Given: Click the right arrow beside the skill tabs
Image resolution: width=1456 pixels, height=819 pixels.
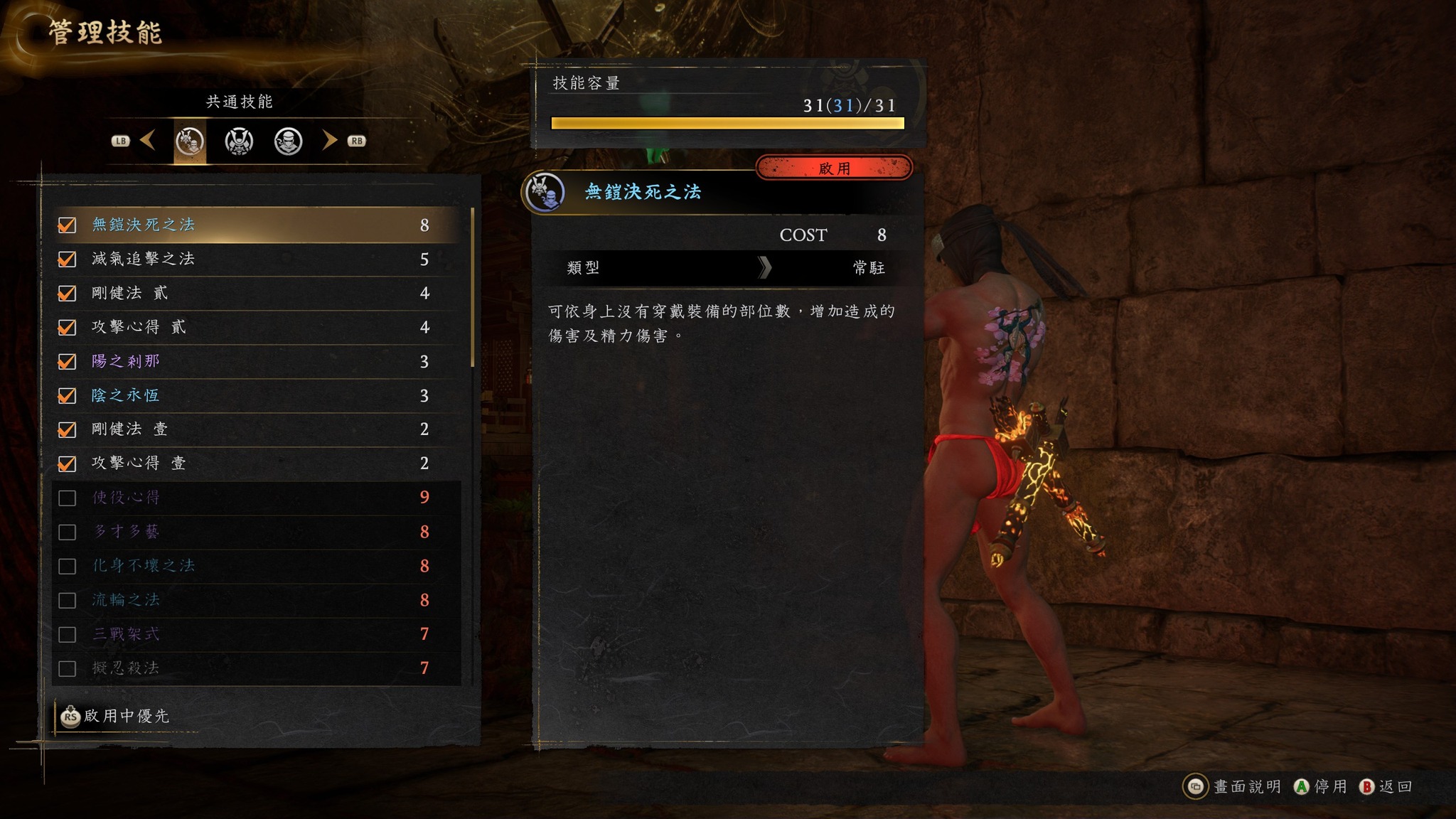Looking at the screenshot, I should (x=328, y=140).
